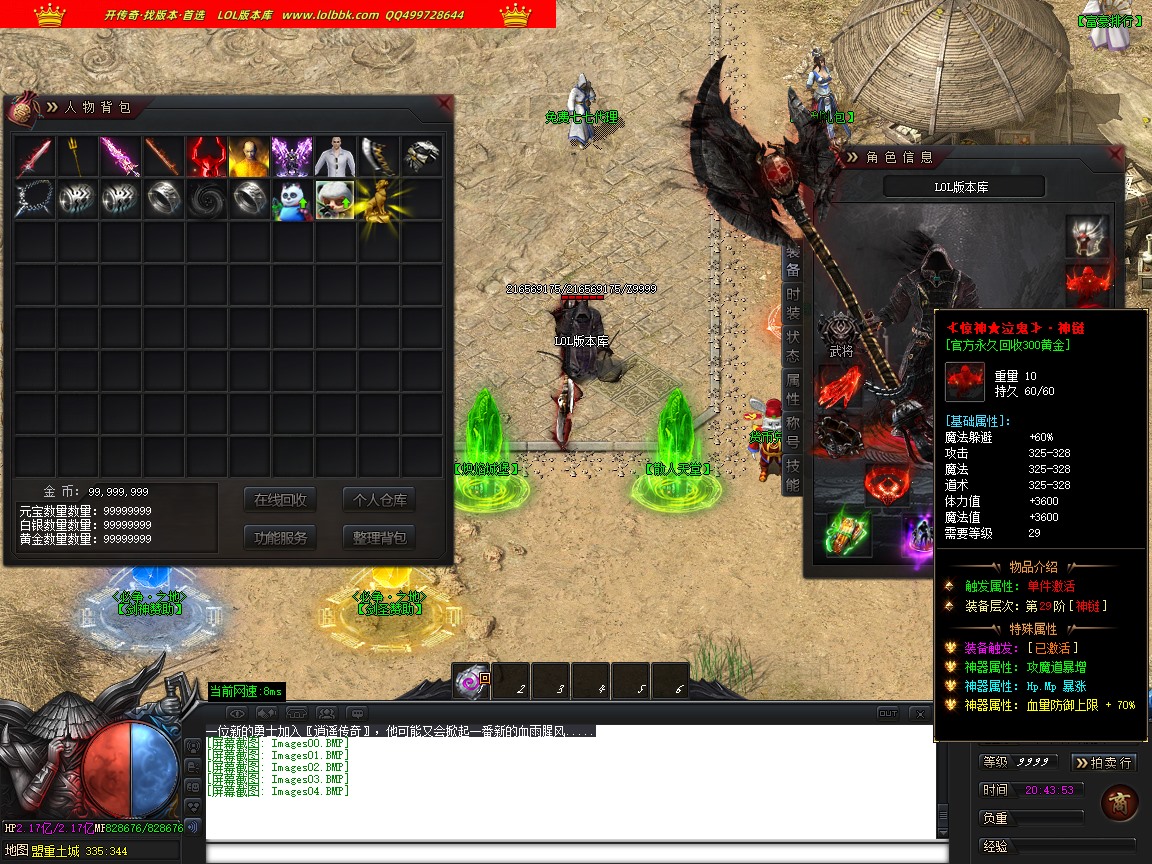Click the helmet equipment slot
This screenshot has height=864, width=1152.
[x=1087, y=237]
